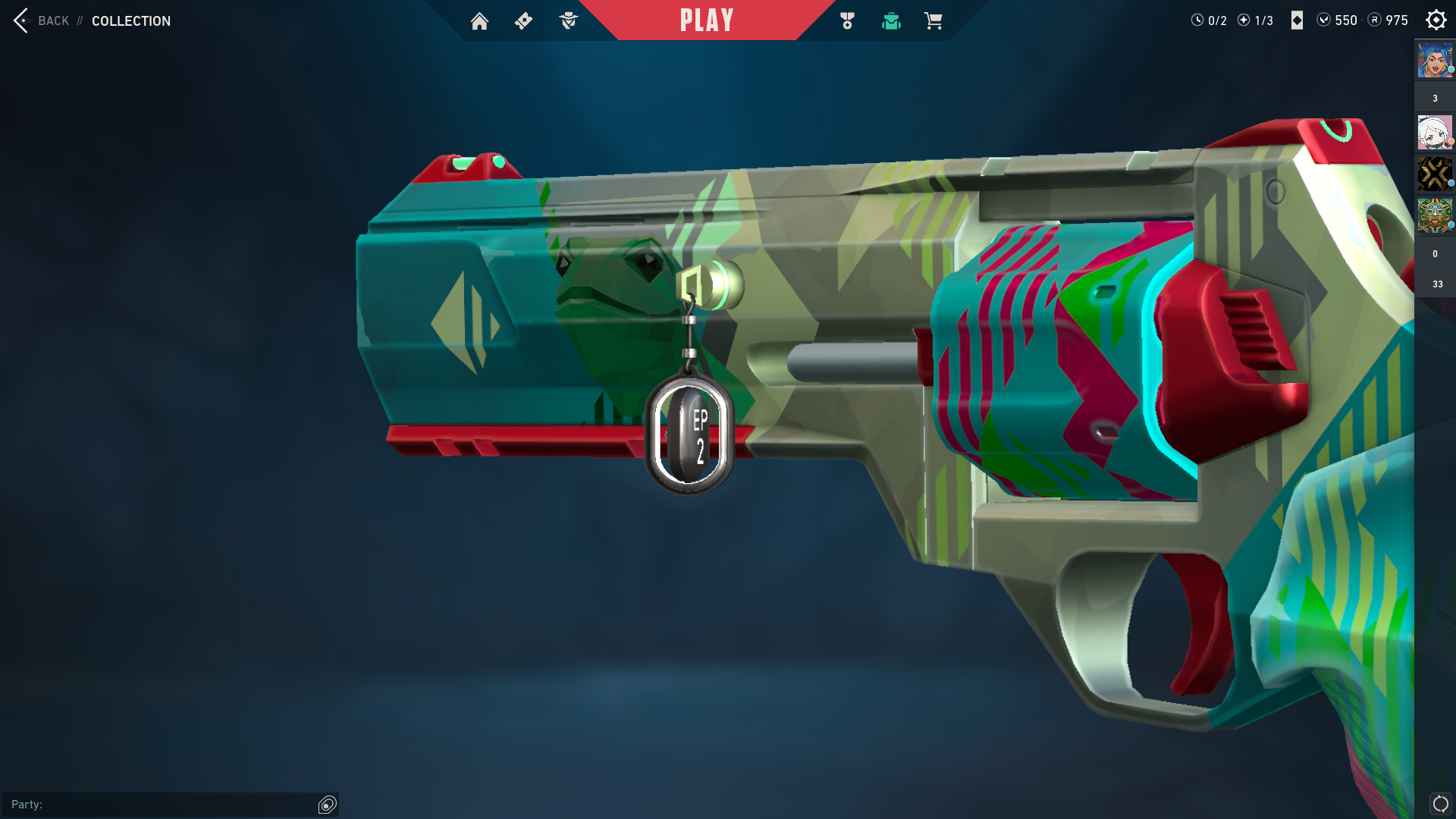The width and height of the screenshot is (1456, 819).
Task: Click the white-haired anime avatar in friends list
Action: tap(1434, 133)
